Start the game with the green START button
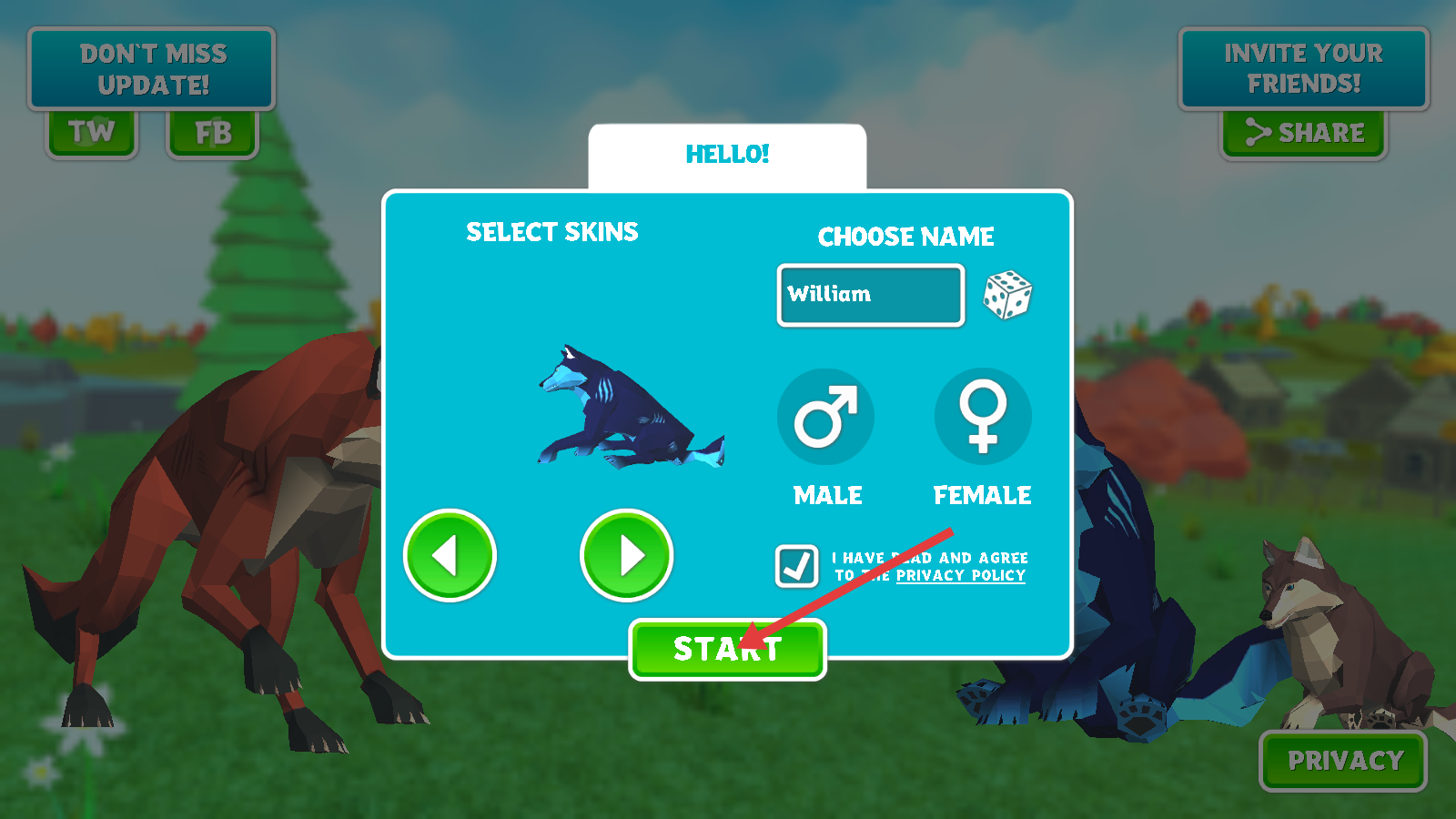This screenshot has height=819, width=1456. [727, 650]
